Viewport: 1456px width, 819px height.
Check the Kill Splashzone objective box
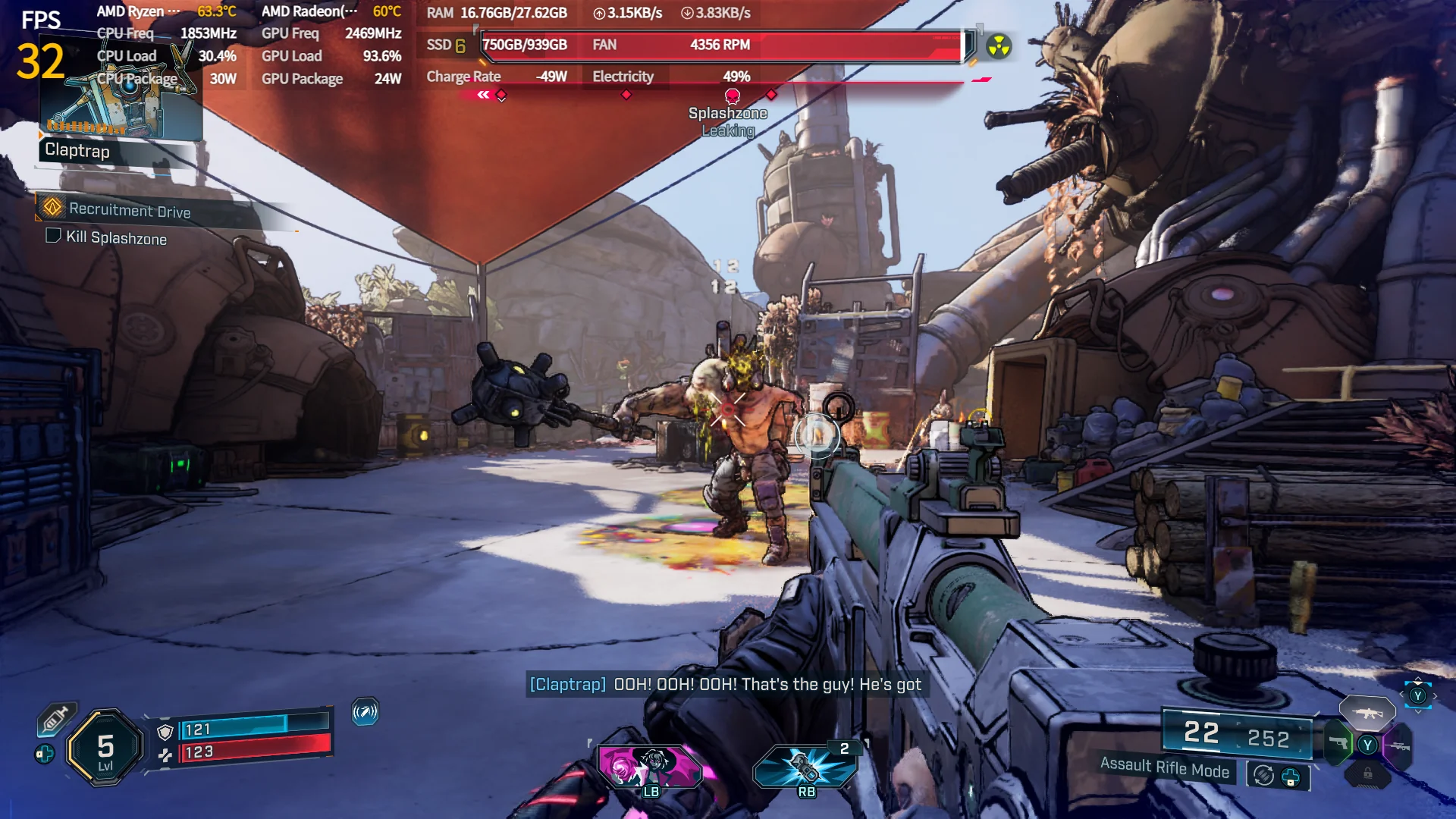53,238
